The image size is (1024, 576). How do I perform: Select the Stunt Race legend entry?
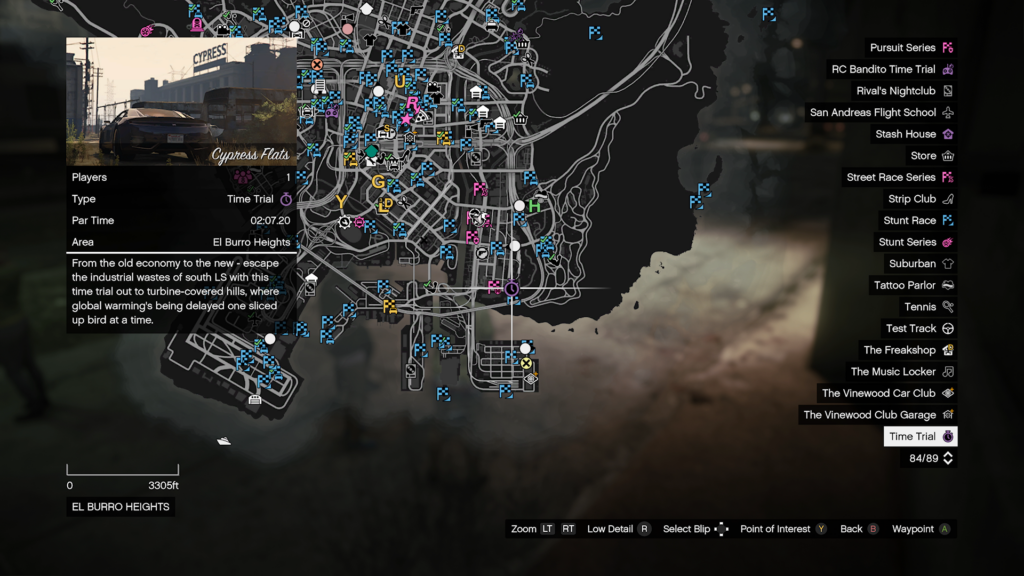(x=910, y=221)
